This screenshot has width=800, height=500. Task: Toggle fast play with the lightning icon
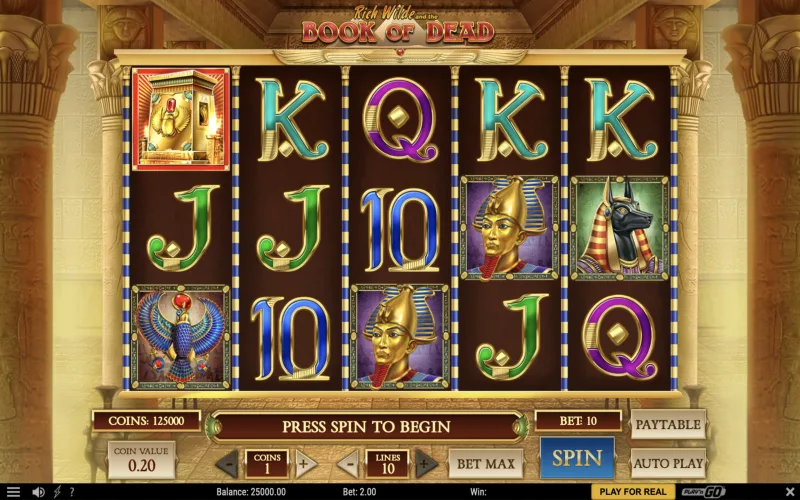(57, 492)
